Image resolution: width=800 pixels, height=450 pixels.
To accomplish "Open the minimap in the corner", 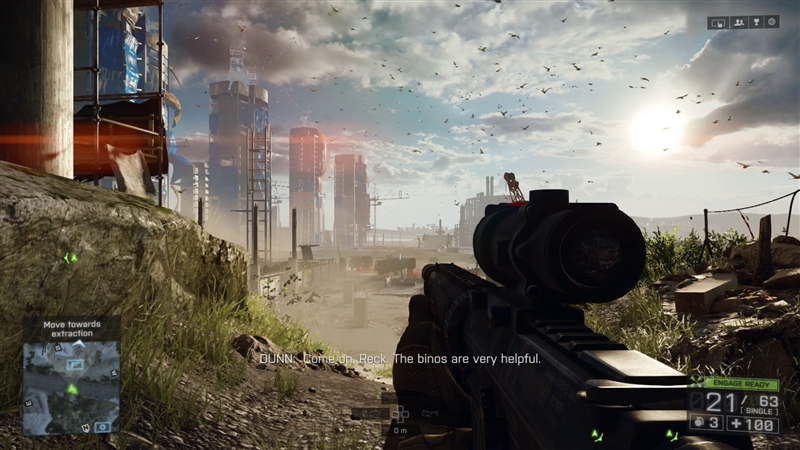I will point(71,387).
